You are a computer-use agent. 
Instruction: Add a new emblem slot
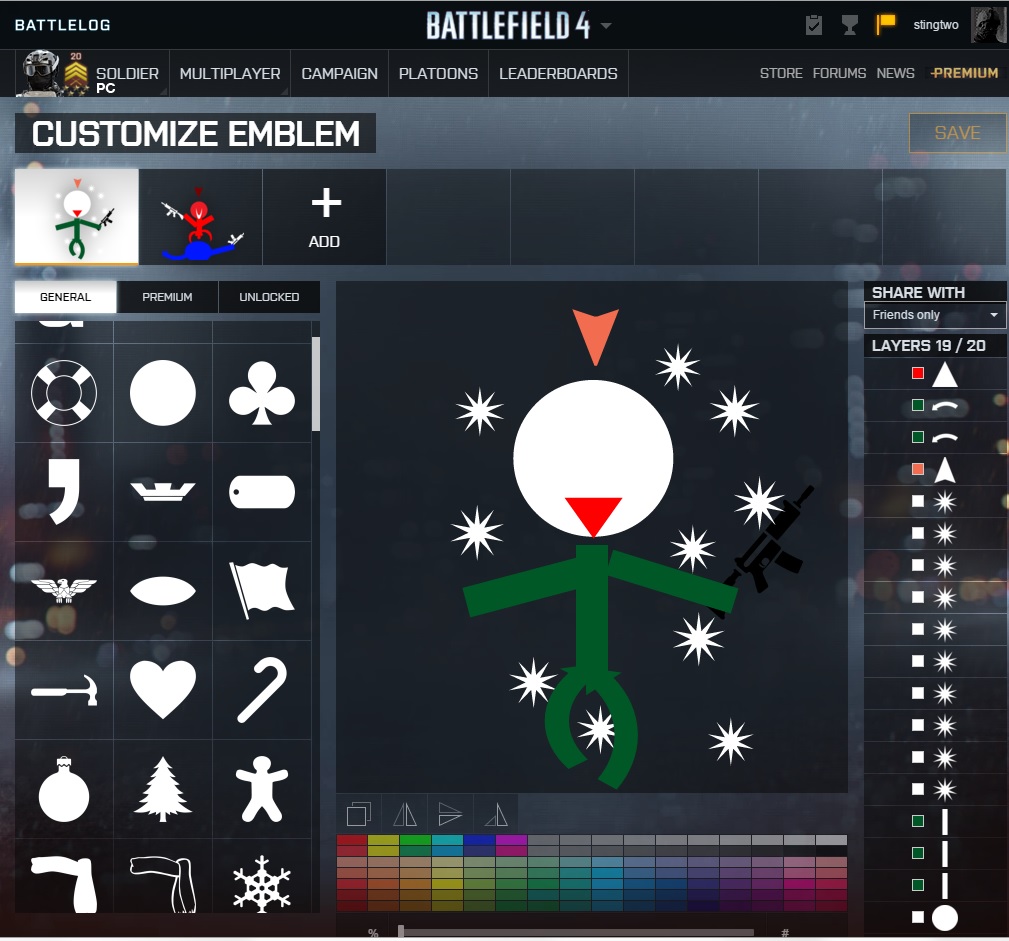324,217
